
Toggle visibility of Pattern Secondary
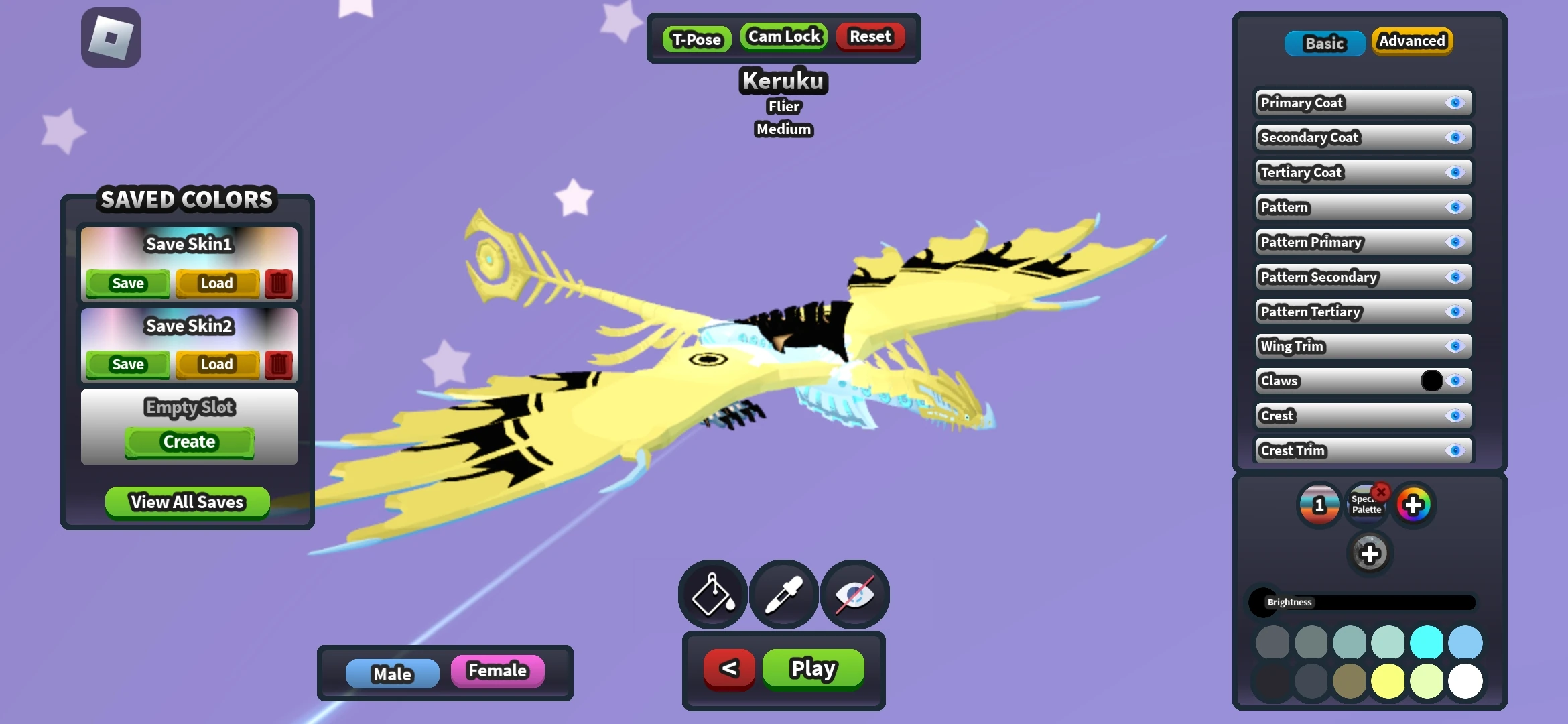point(1455,277)
